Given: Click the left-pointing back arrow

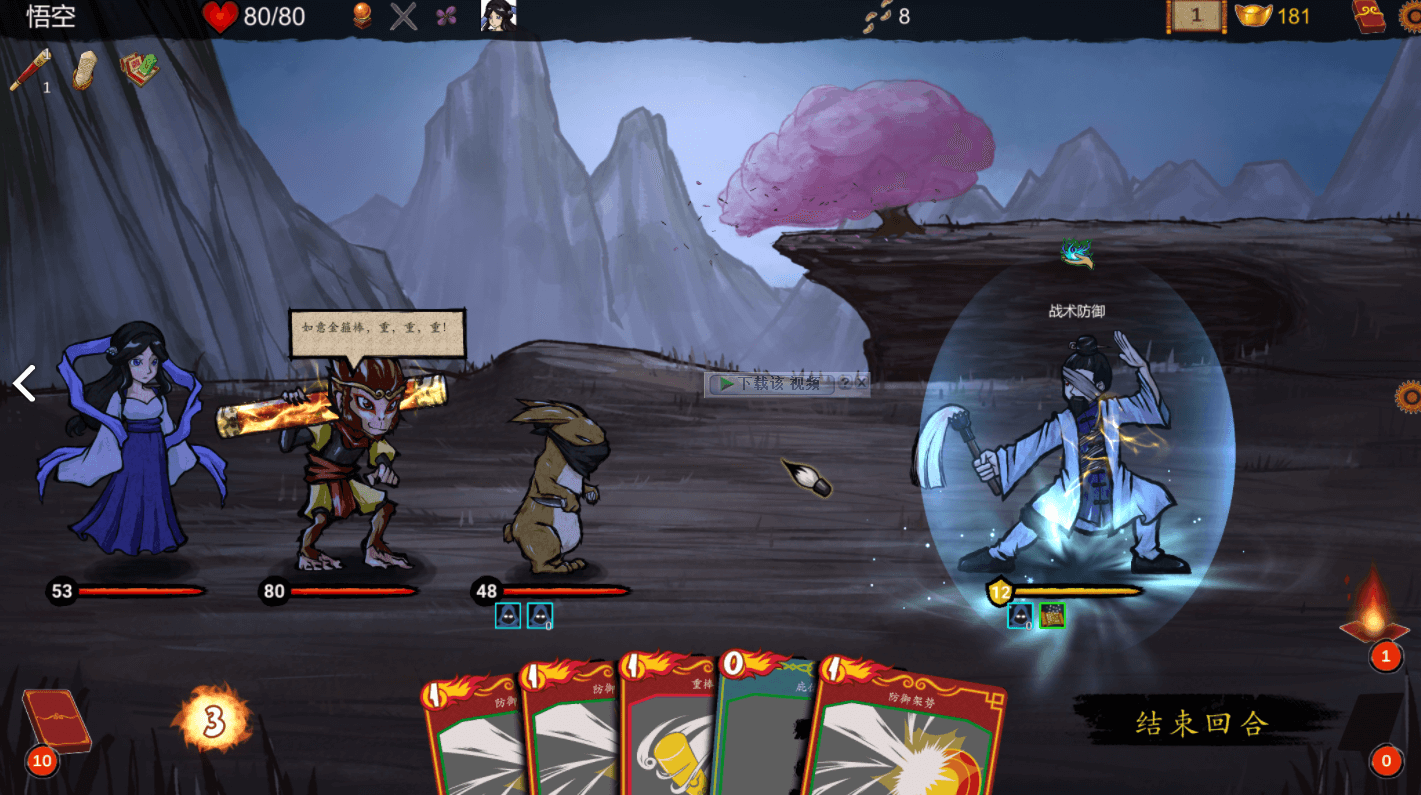Looking at the screenshot, I should point(24,383).
